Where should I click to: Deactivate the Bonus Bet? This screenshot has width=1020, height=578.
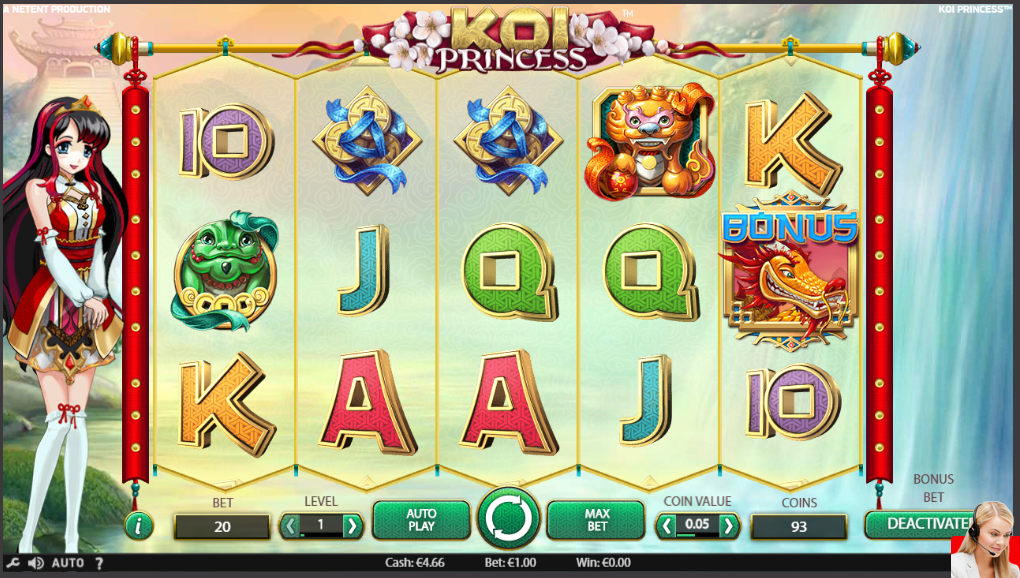[918, 524]
